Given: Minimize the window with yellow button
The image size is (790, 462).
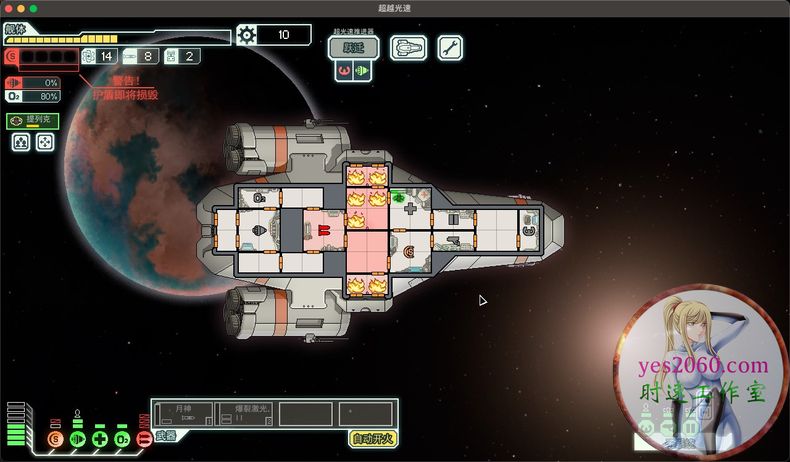Looking at the screenshot, I should coord(21,7).
